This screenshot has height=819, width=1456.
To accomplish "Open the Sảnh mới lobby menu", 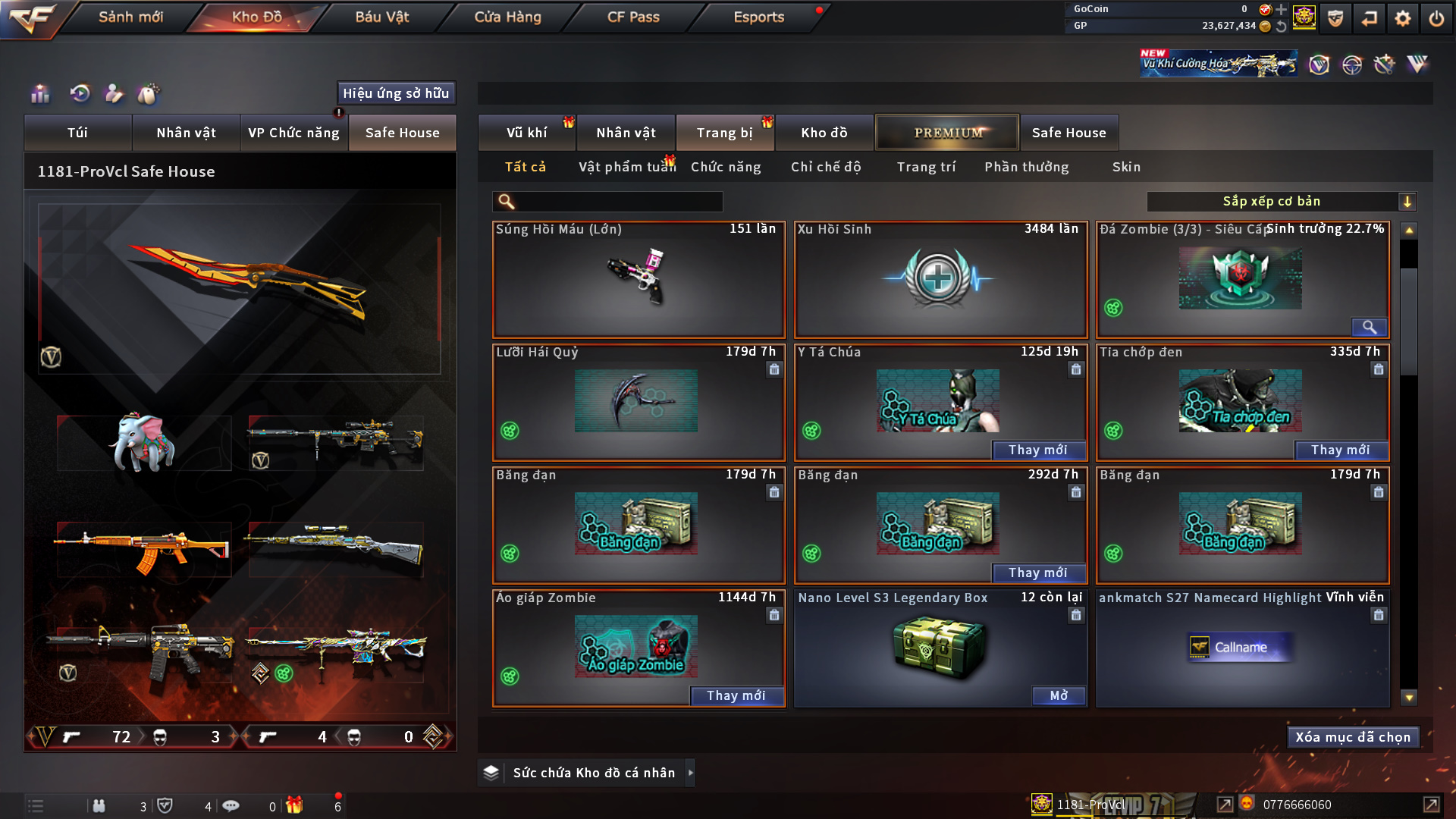I will [130, 17].
